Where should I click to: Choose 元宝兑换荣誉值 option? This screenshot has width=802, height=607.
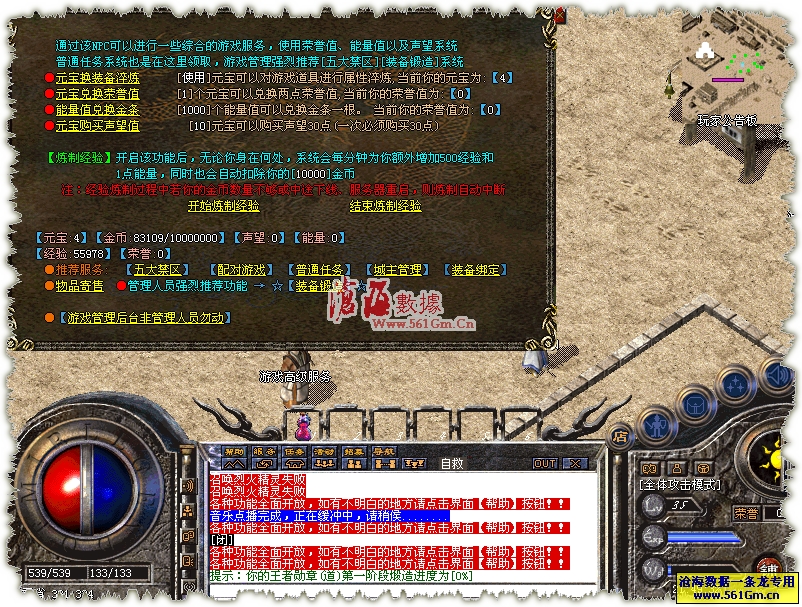point(97,94)
